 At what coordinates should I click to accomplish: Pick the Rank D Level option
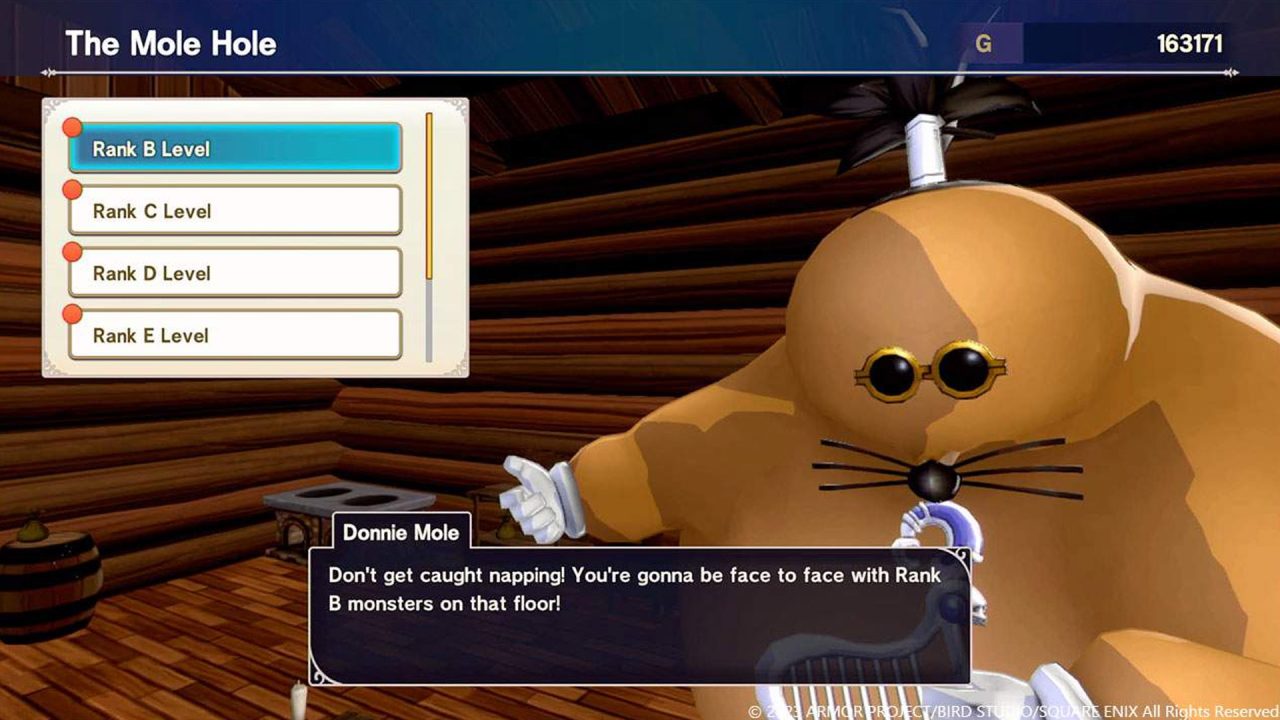(235, 273)
